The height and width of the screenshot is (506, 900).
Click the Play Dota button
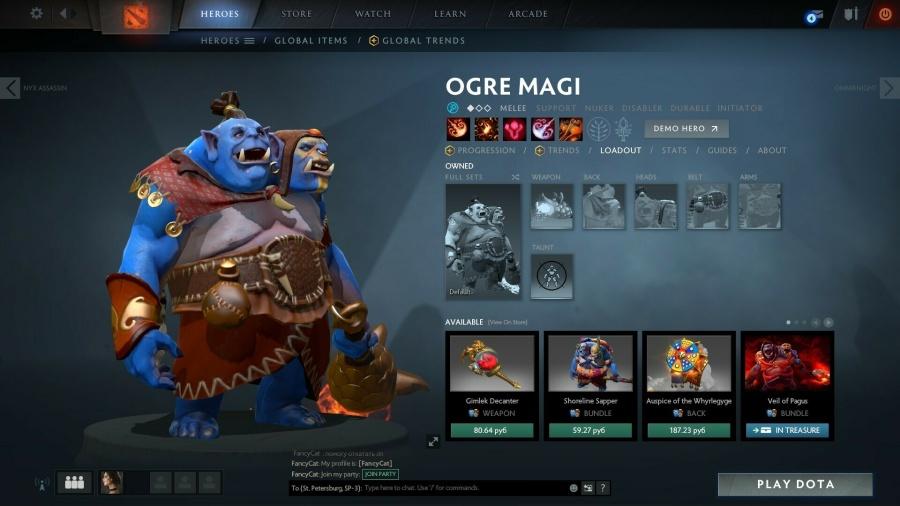(x=795, y=485)
